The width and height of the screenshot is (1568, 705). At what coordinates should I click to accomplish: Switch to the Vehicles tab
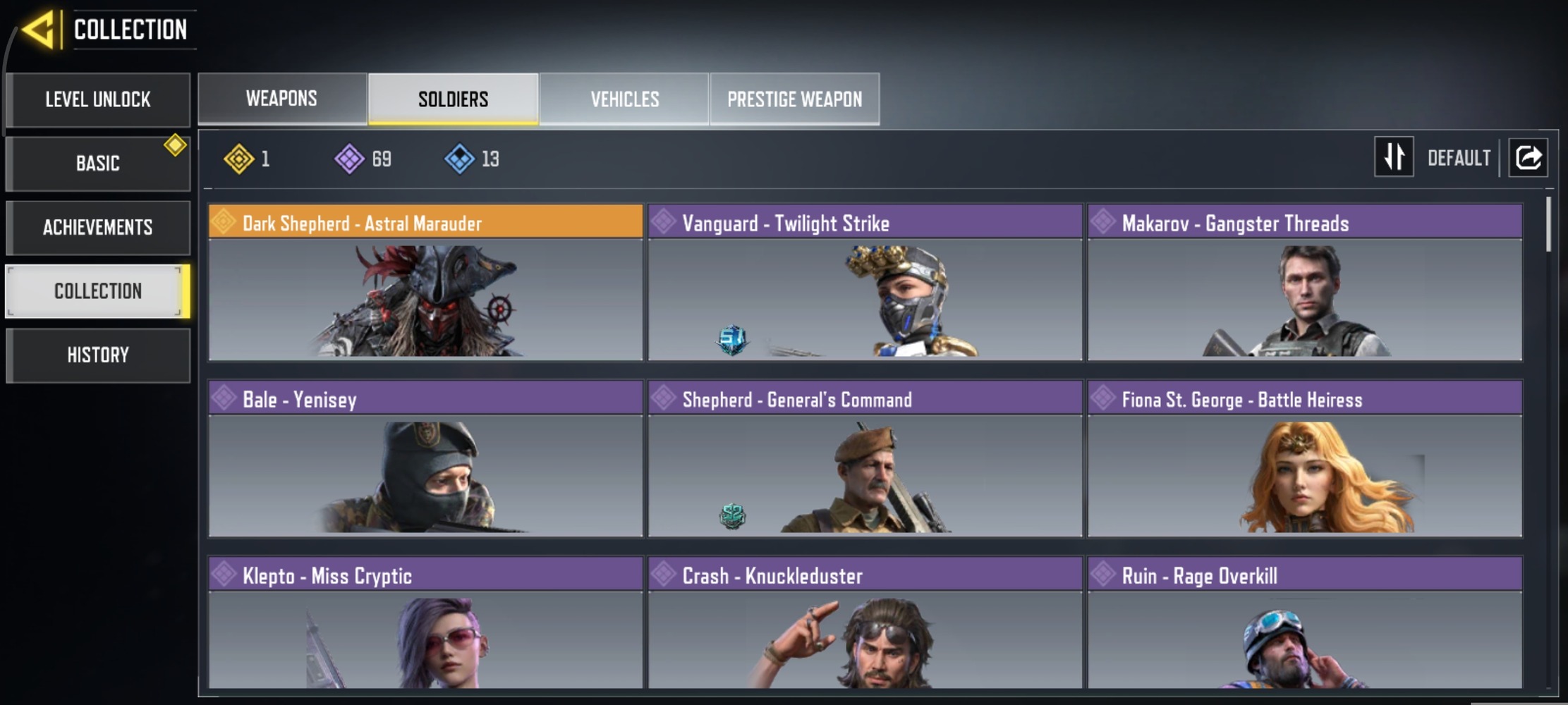(624, 99)
